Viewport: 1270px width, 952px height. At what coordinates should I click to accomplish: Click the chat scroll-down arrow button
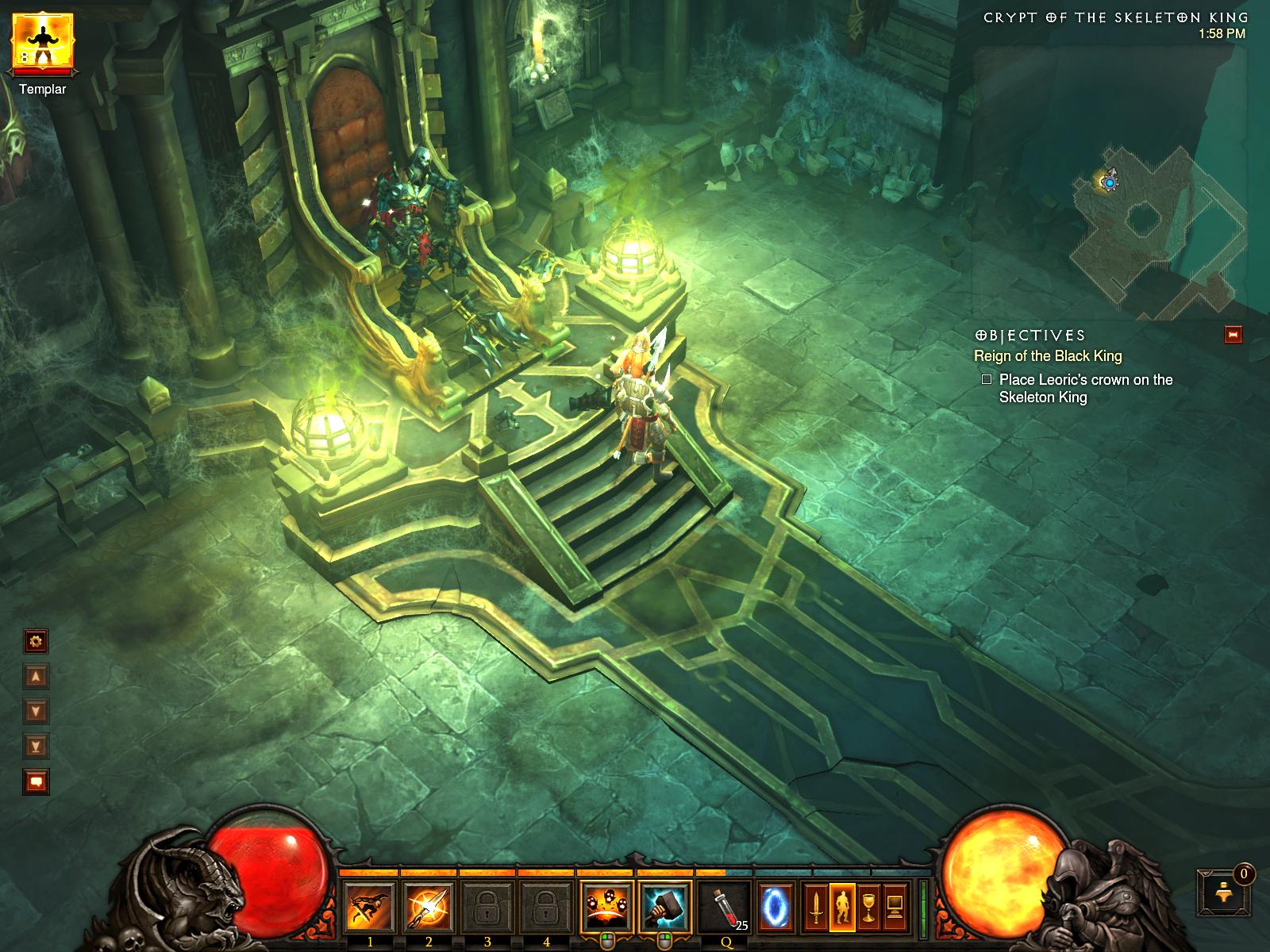pos(37,710)
